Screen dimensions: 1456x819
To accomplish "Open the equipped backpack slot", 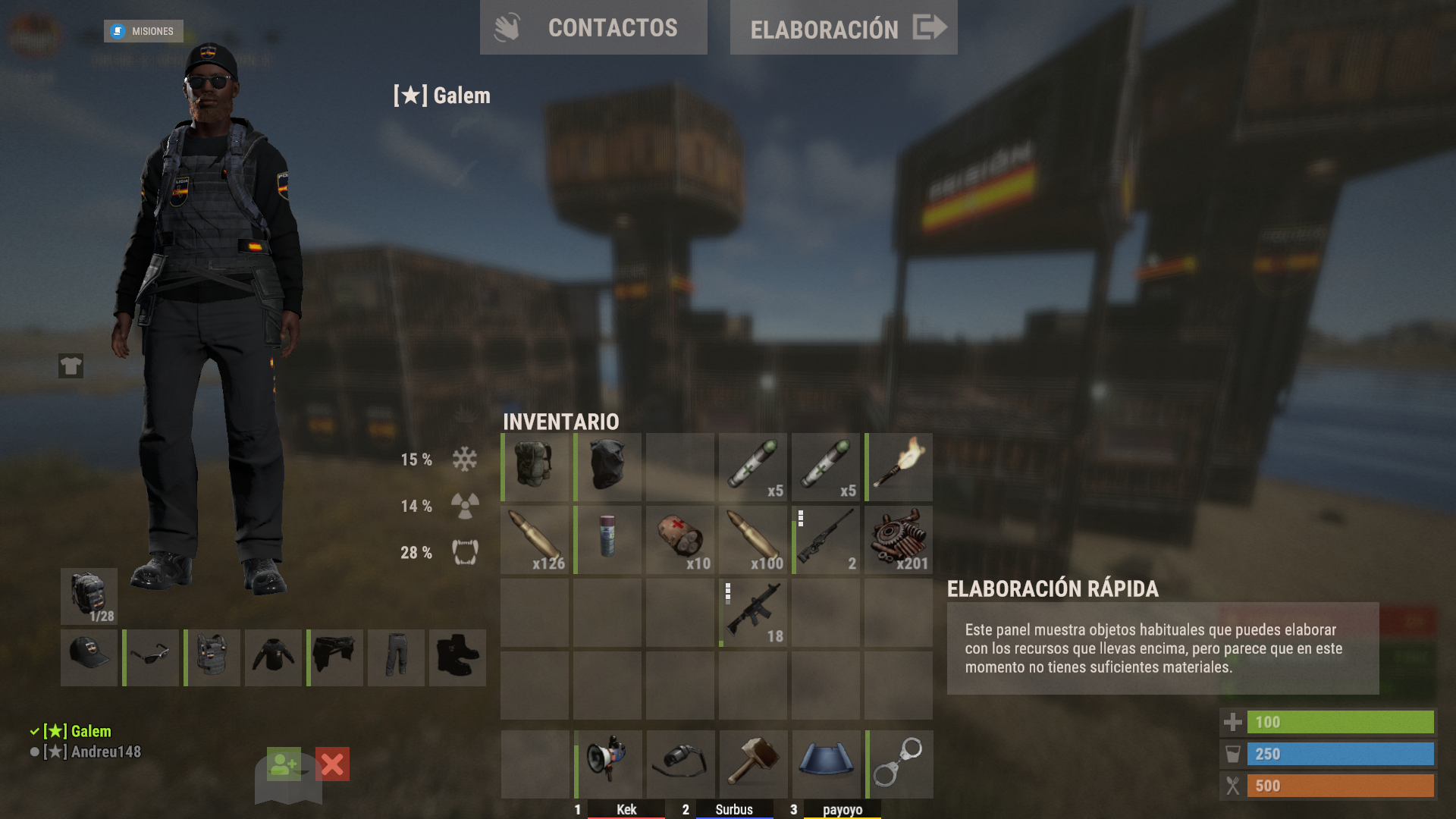I will click(x=89, y=597).
